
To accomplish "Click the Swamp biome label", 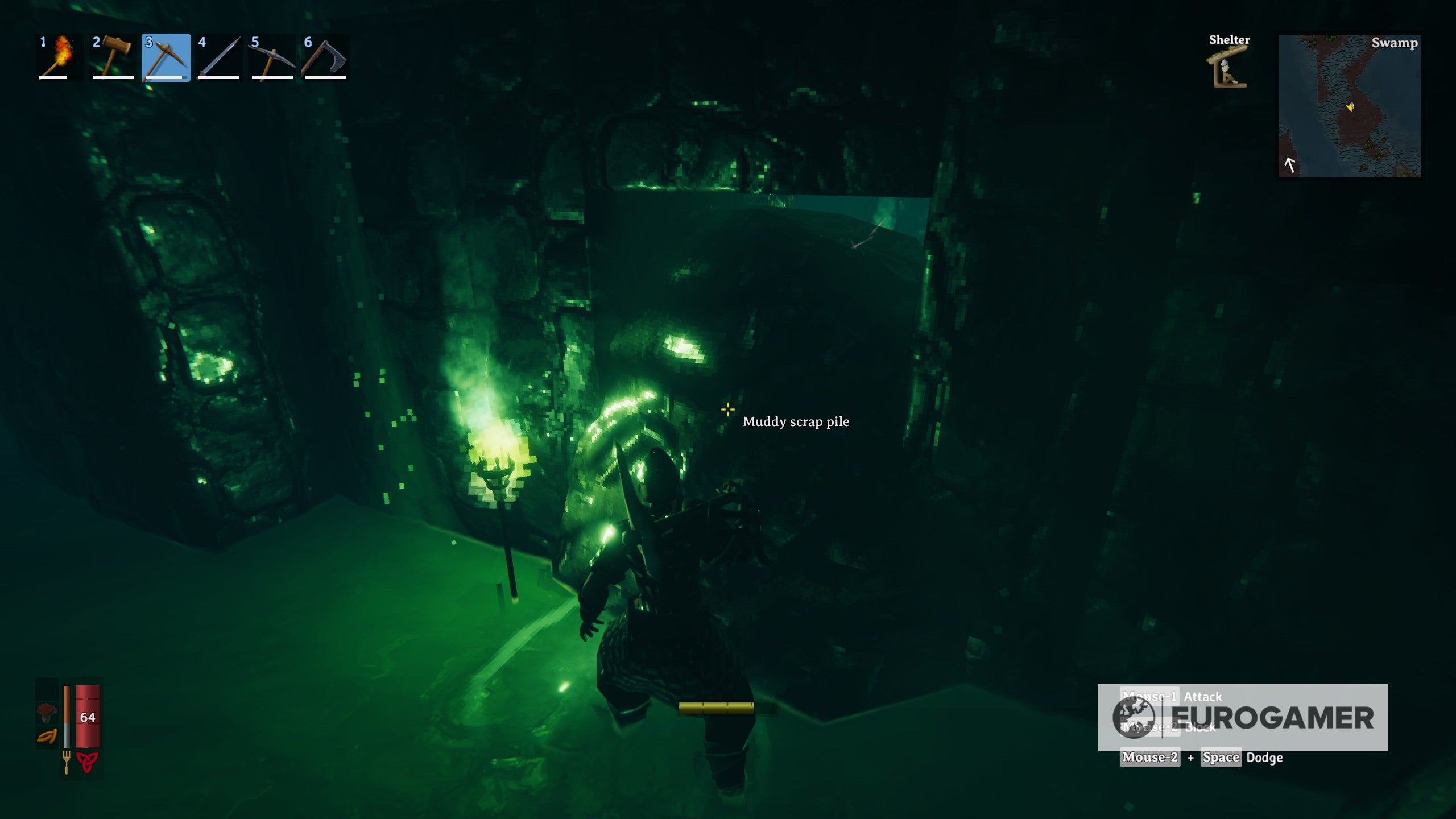I will 1395,43.
